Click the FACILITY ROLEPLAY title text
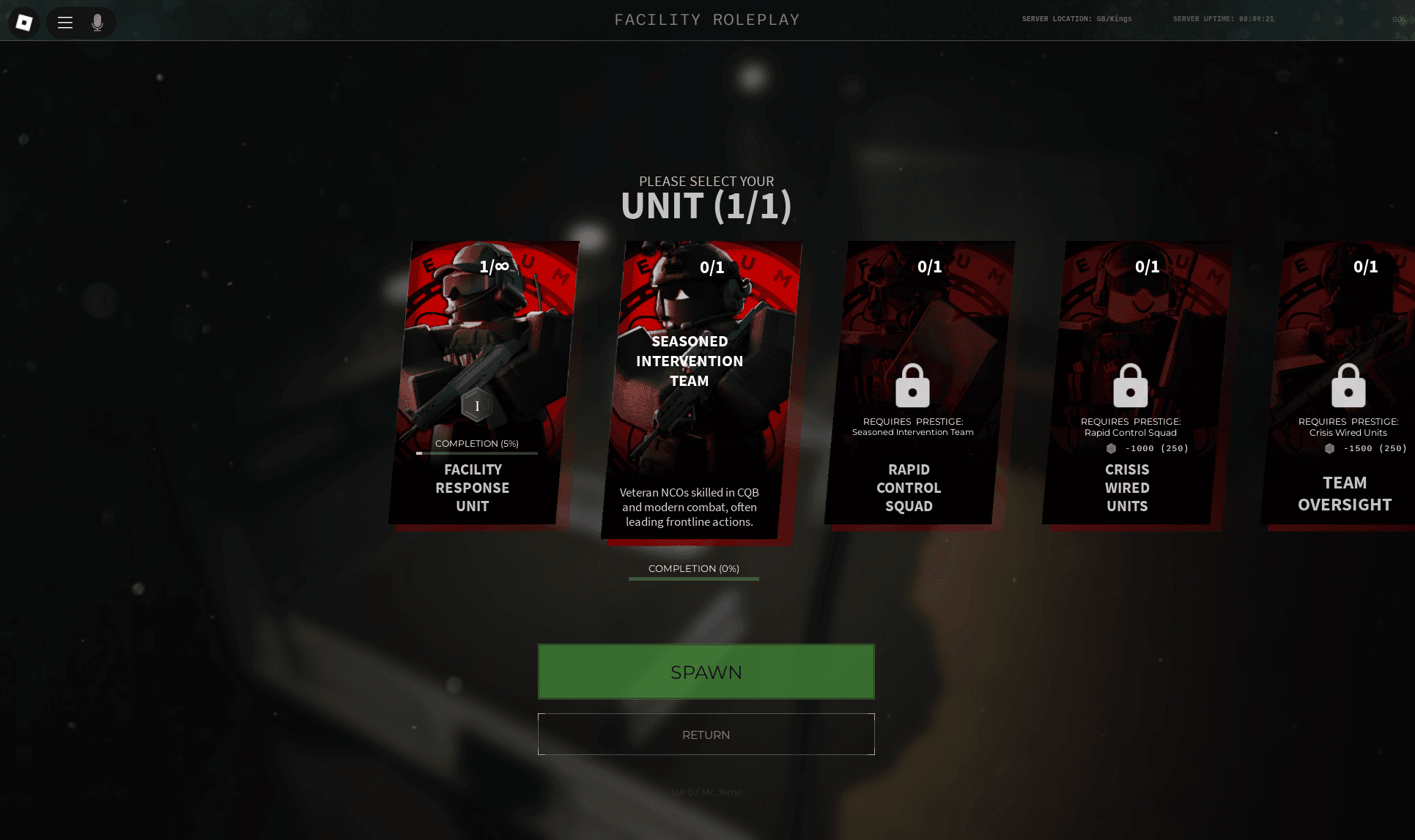The height and width of the screenshot is (840, 1415). [x=706, y=20]
